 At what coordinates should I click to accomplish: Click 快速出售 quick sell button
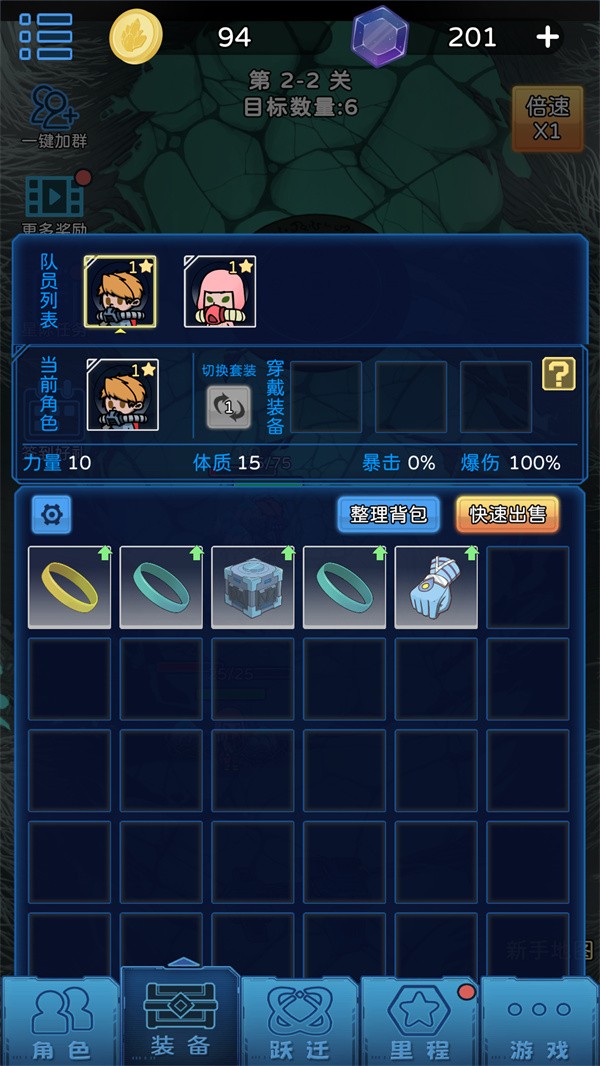click(508, 514)
